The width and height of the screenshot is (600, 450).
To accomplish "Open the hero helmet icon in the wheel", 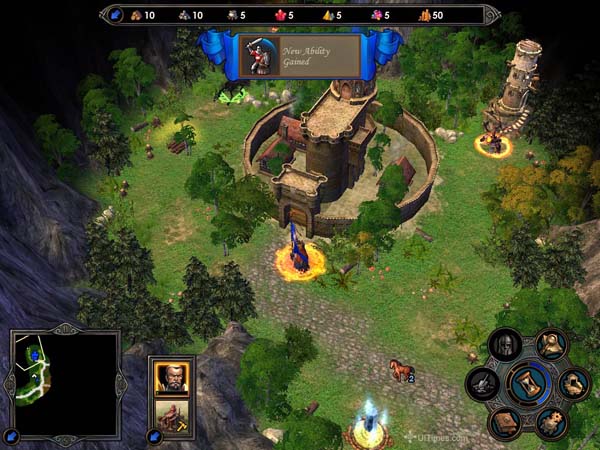I will (507, 347).
